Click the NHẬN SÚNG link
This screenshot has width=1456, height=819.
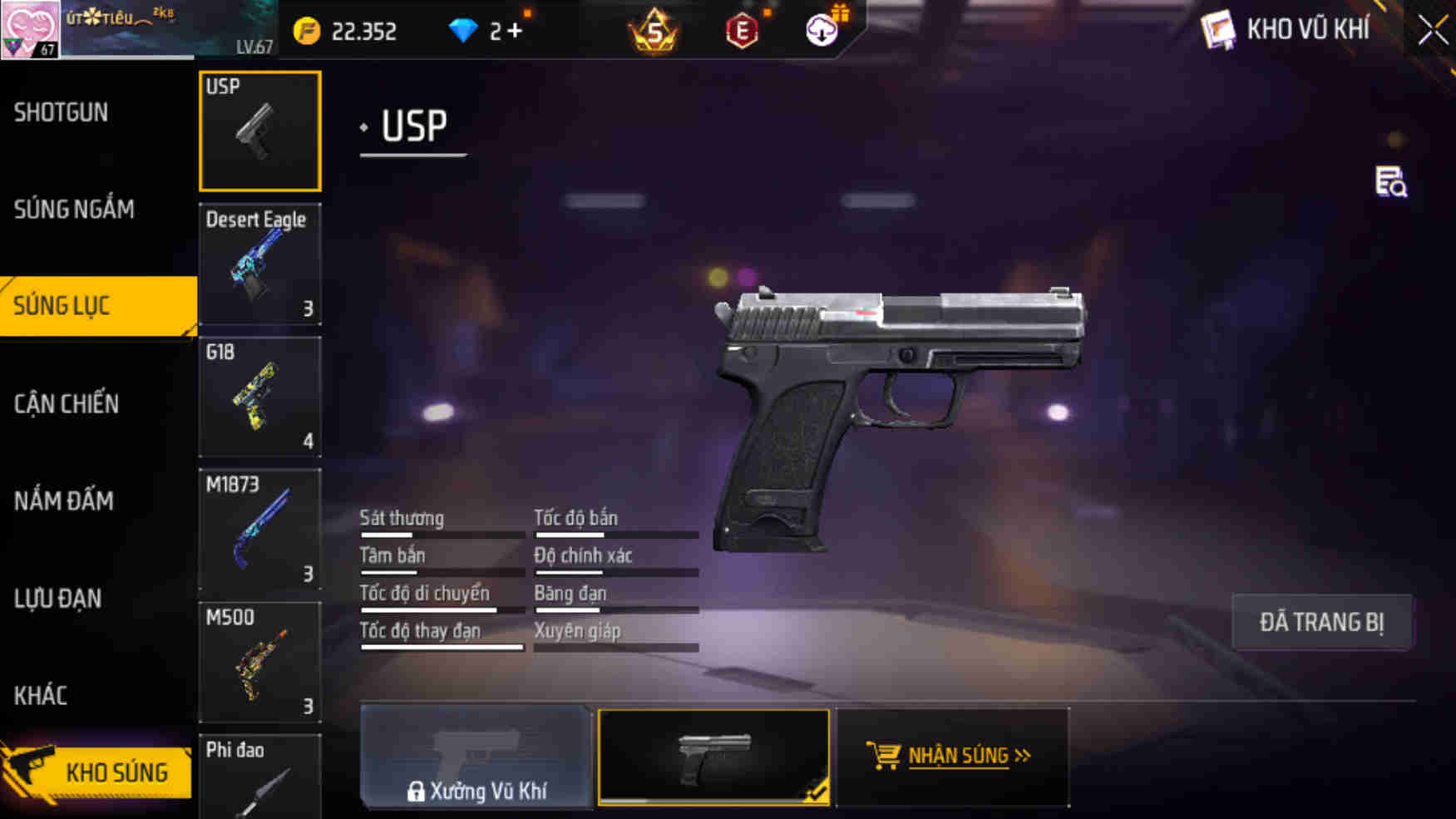point(963,756)
